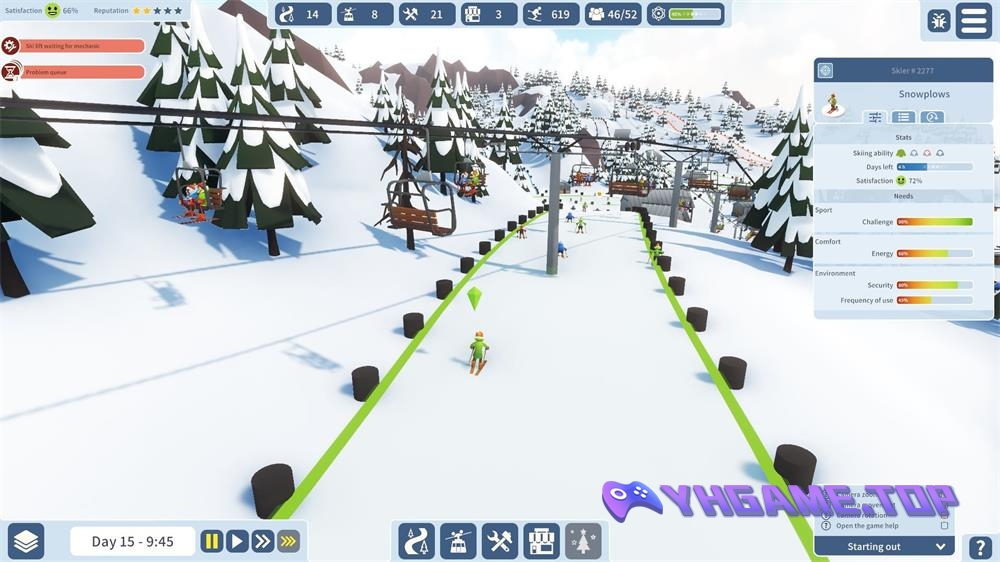Open the ski slope building tool
The height and width of the screenshot is (562, 1000).
tap(417, 541)
